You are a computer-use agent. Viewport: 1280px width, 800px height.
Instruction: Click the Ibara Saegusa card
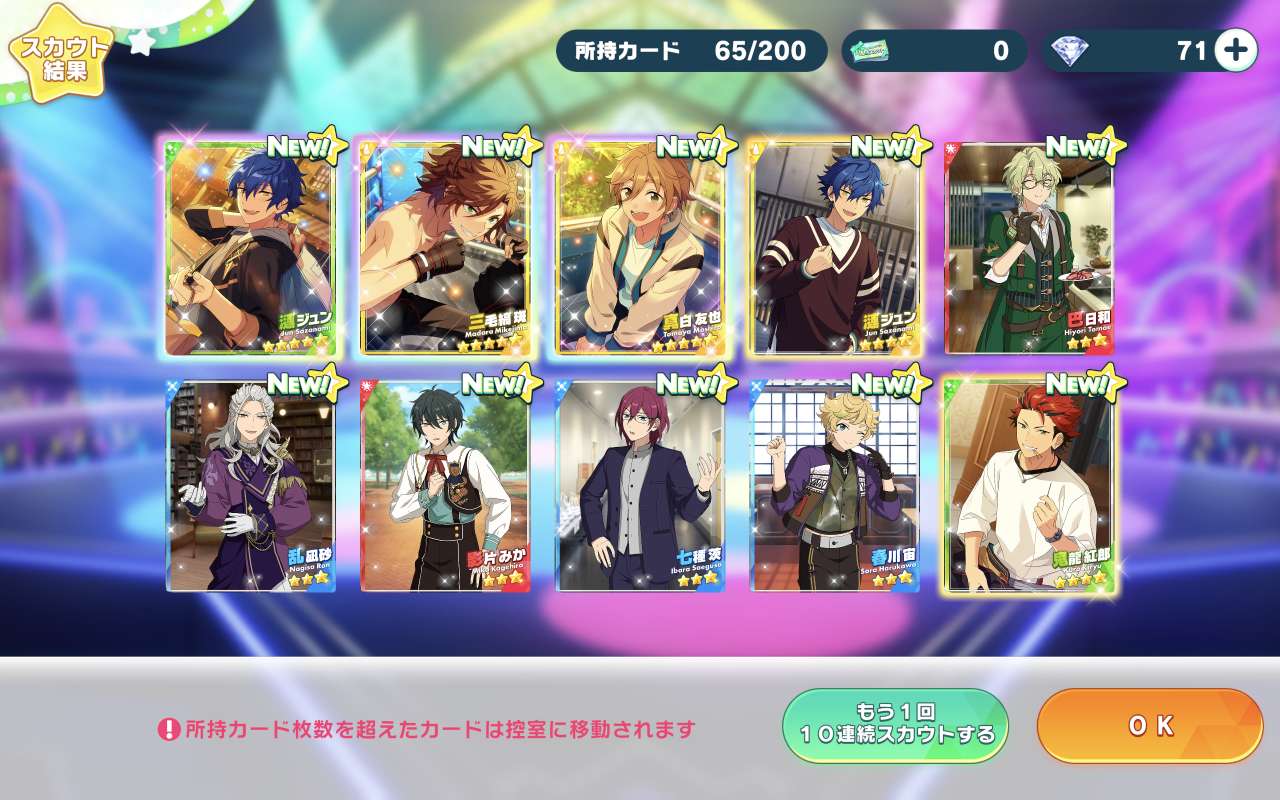639,486
